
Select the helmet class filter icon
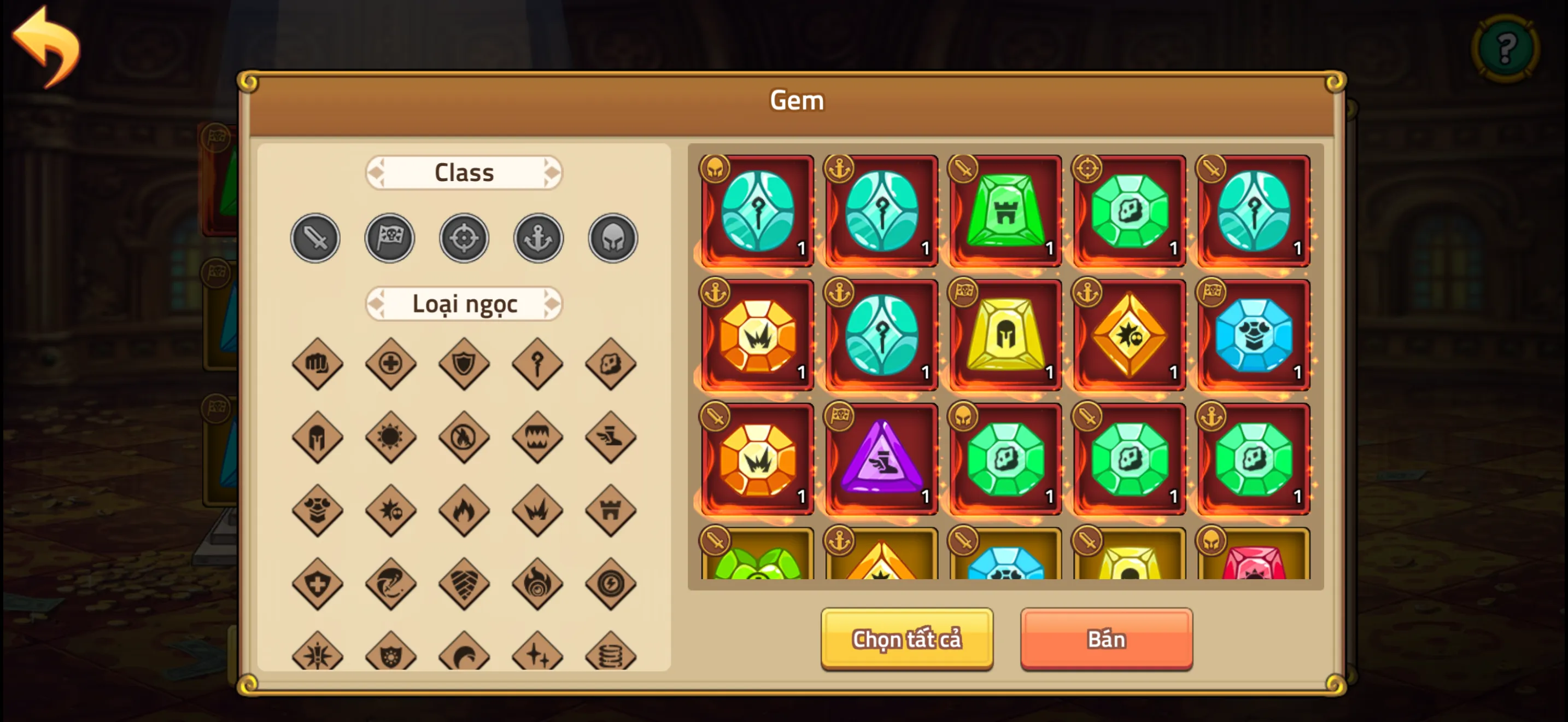coord(612,238)
